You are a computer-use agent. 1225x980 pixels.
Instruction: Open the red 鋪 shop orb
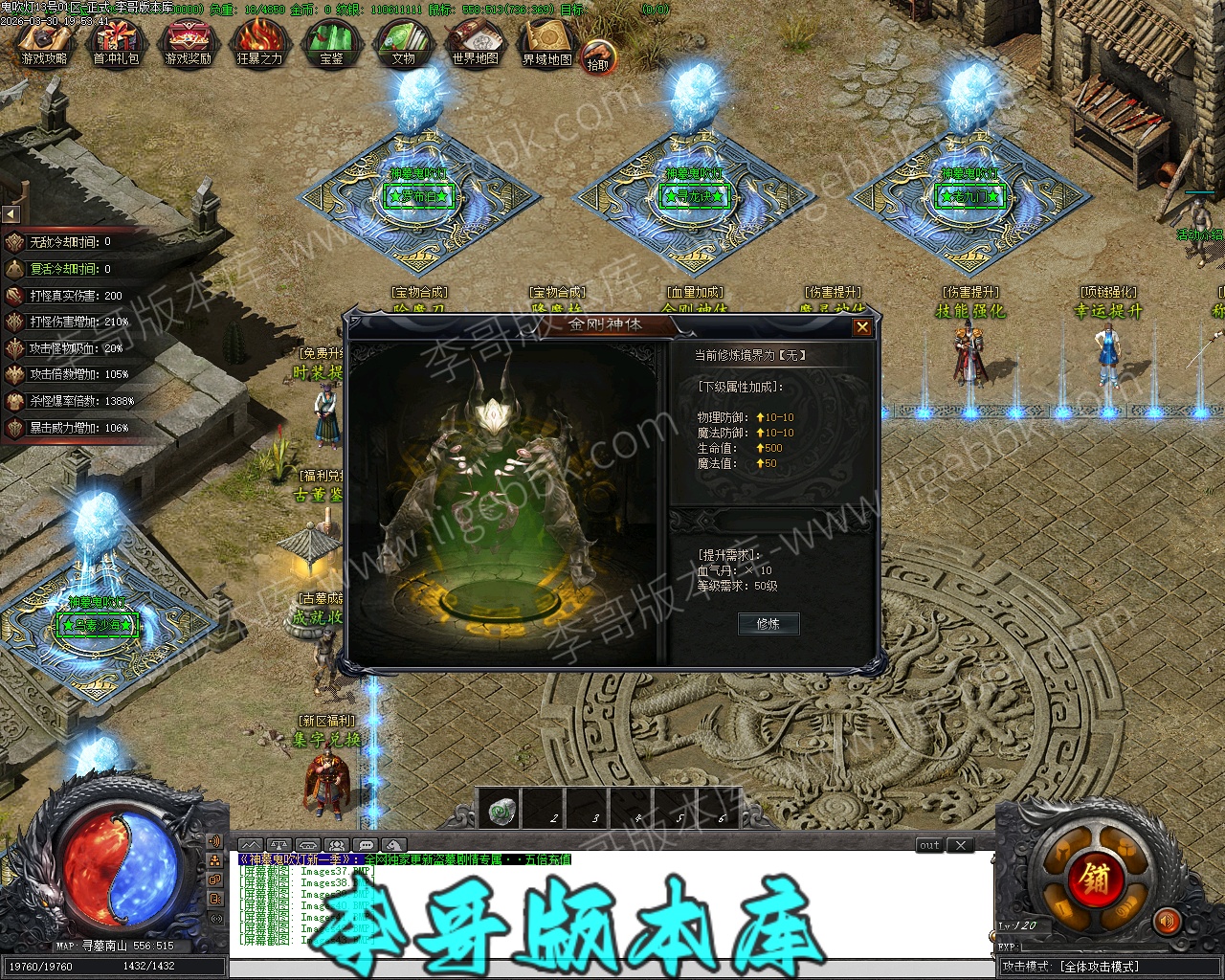pyautogui.click(x=1095, y=878)
